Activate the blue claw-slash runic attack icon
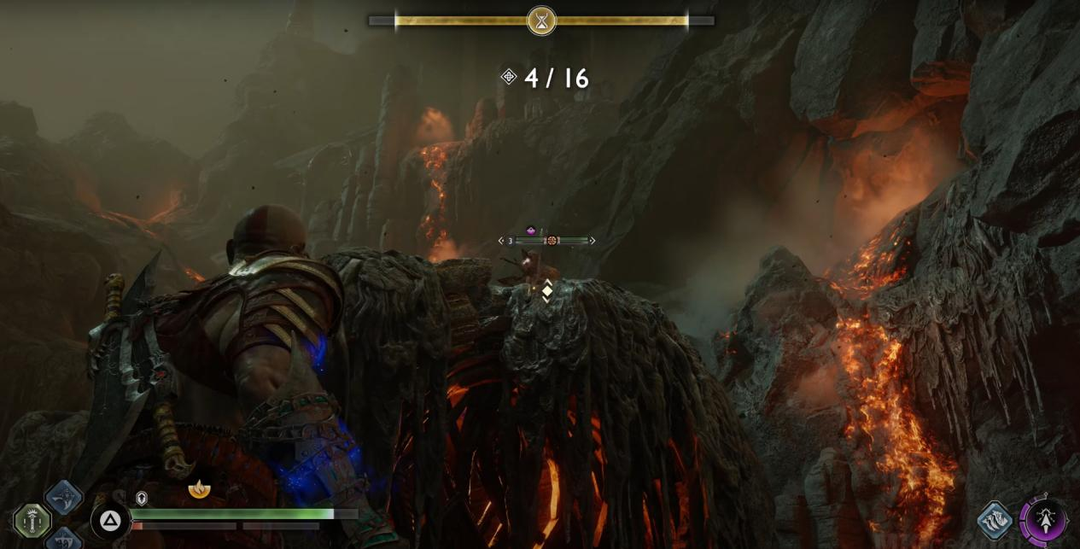 click(995, 520)
